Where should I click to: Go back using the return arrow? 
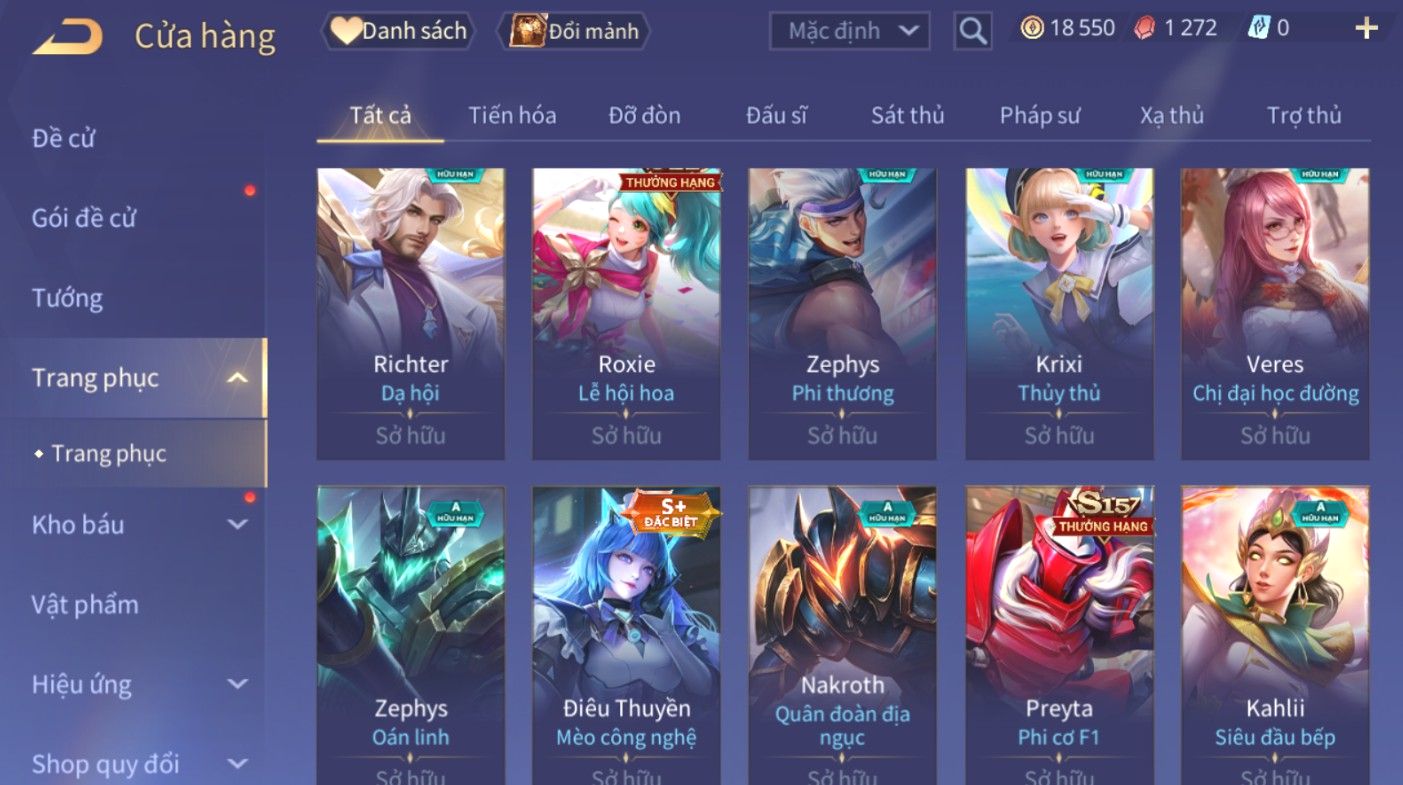(68, 36)
